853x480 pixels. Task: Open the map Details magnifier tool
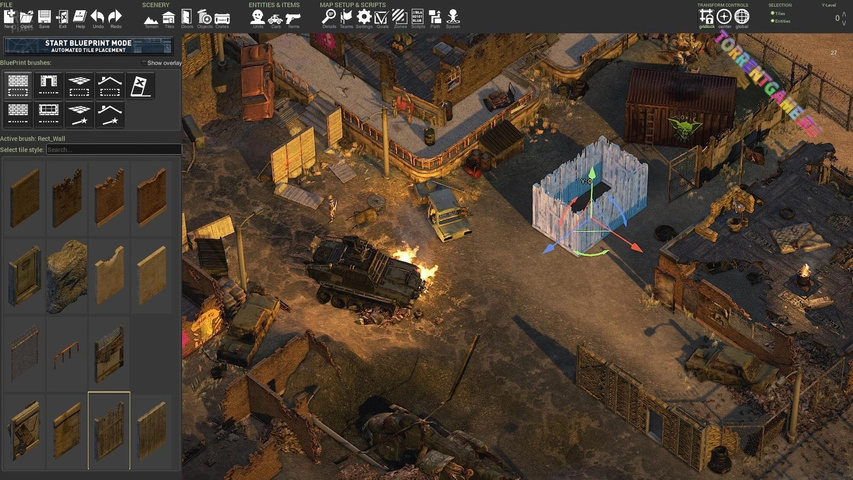328,17
